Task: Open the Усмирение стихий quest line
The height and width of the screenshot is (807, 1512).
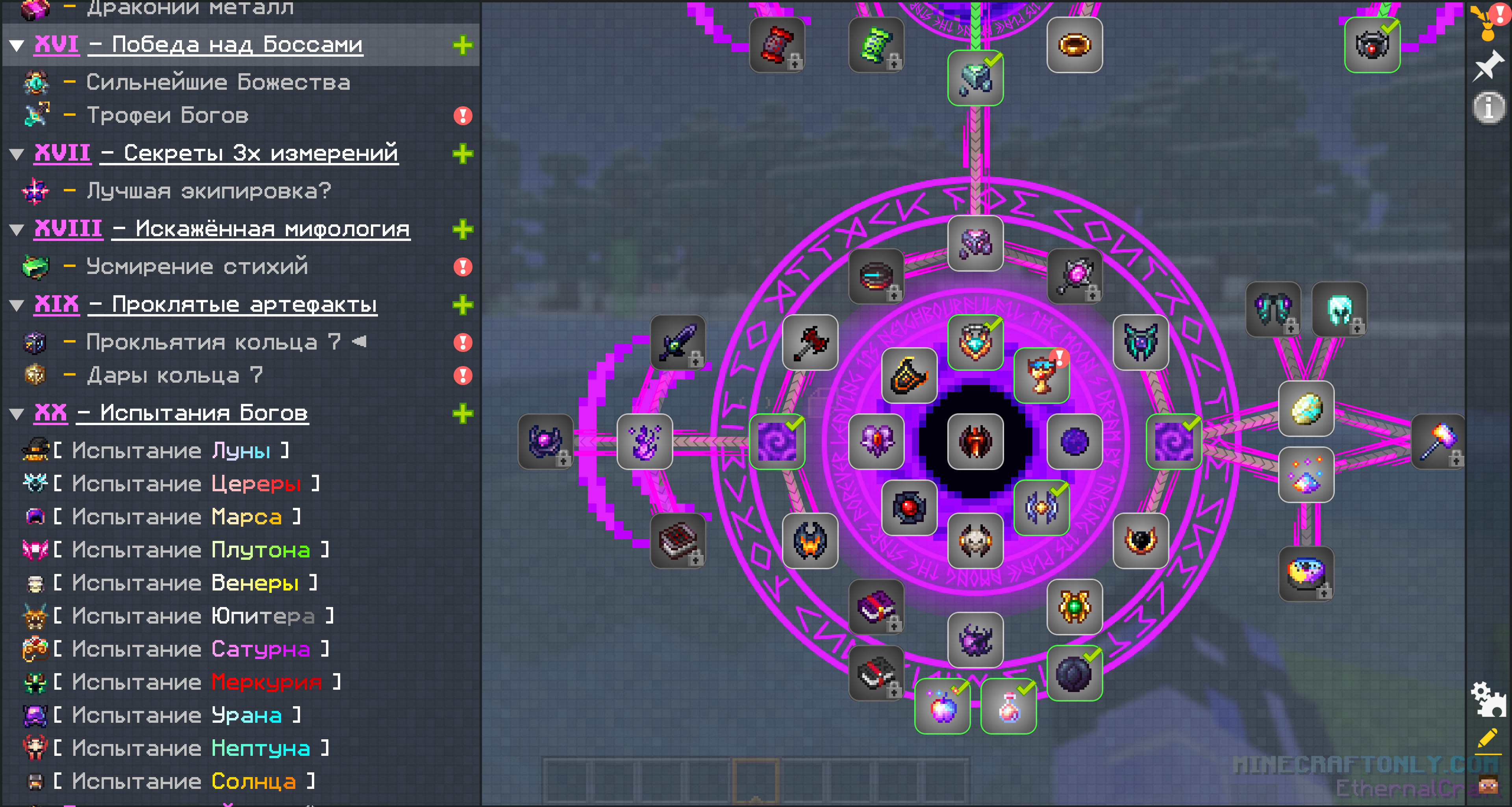Action: tap(196, 267)
